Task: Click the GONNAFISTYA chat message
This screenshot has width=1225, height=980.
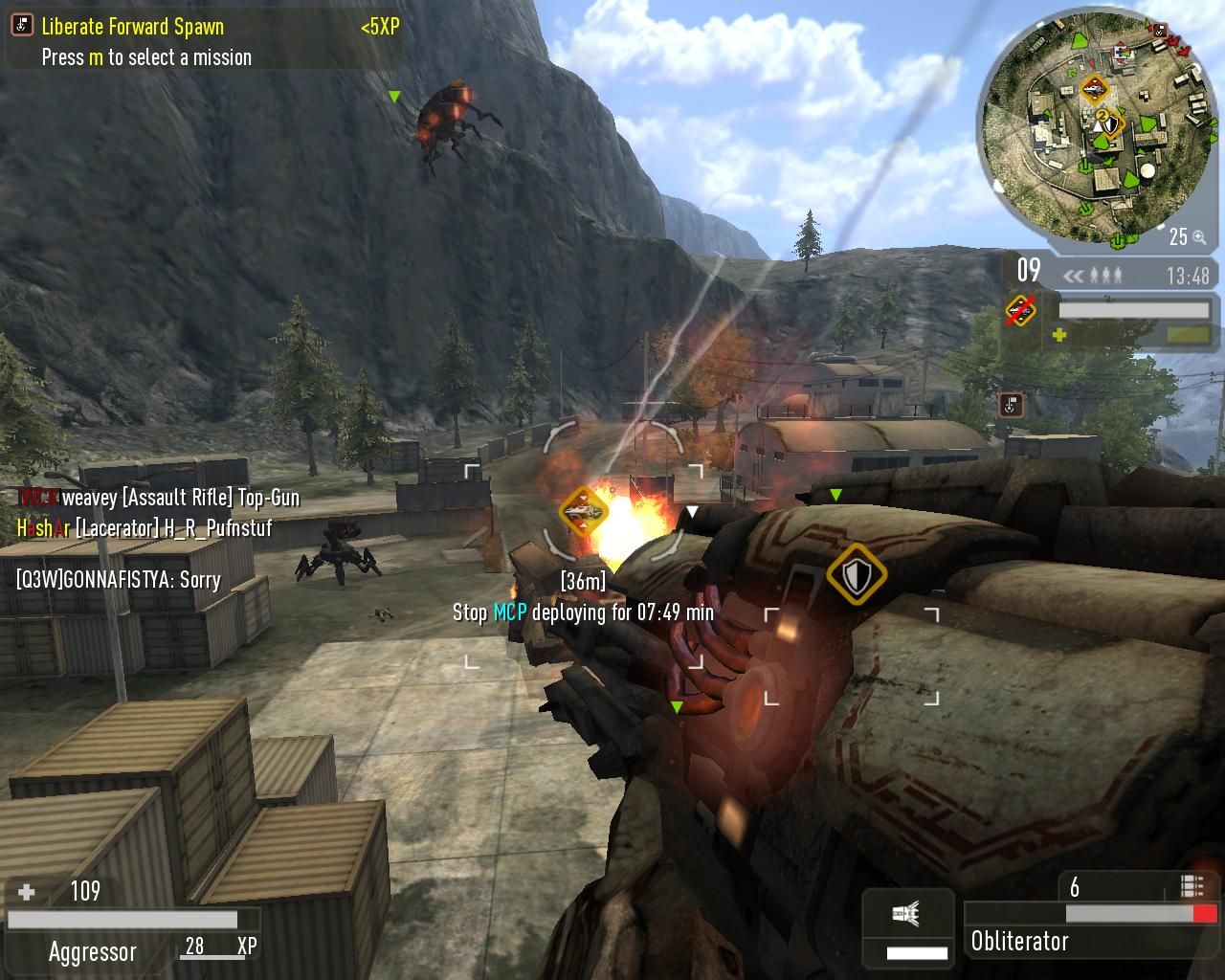Action: click(x=119, y=580)
